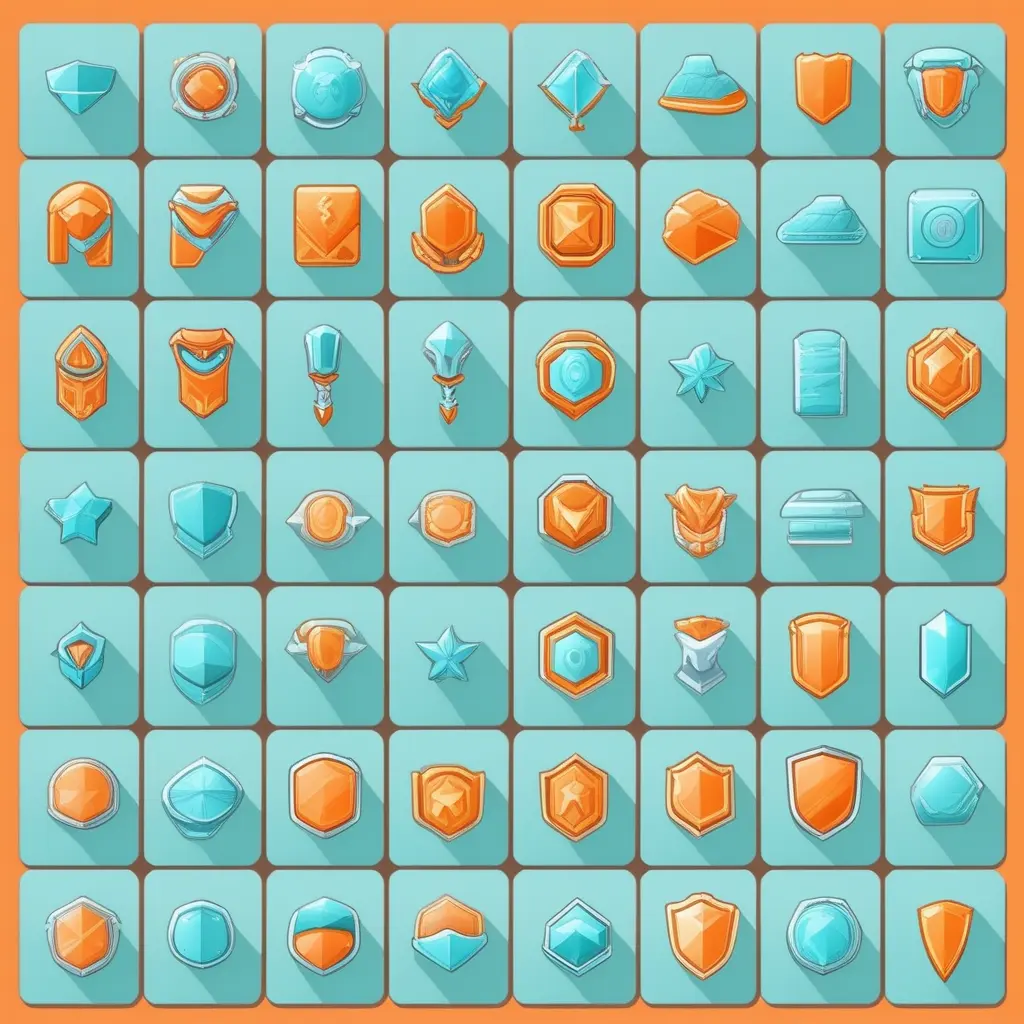Pick the orange square with lightning bolt

coord(326,225)
